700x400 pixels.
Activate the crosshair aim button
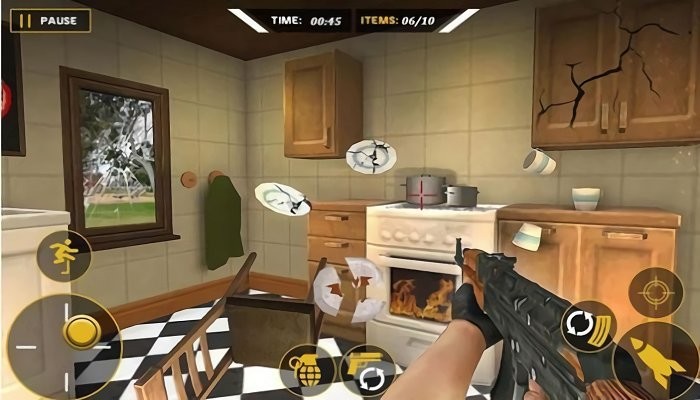point(656,292)
